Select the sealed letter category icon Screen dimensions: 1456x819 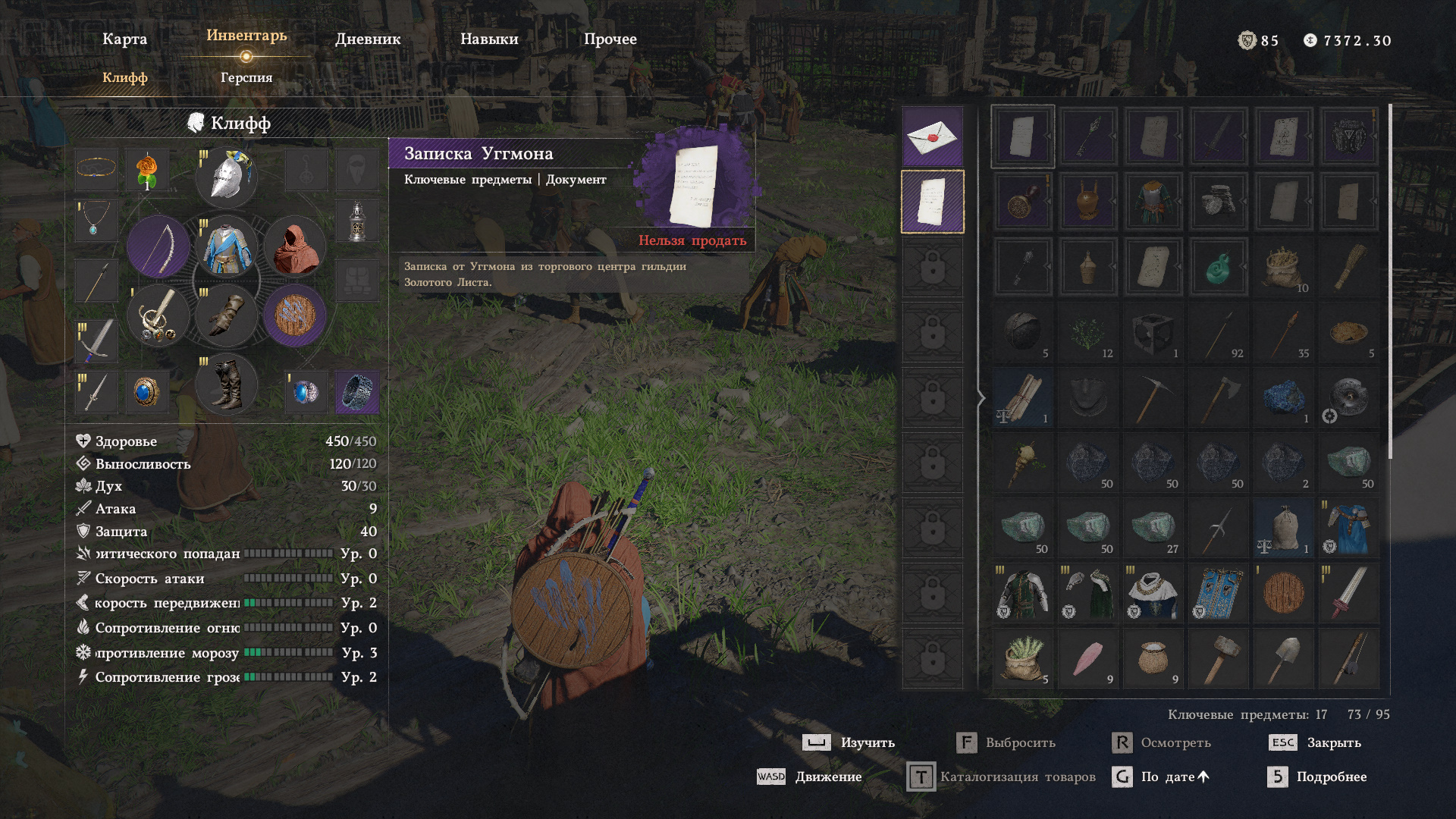[932, 137]
